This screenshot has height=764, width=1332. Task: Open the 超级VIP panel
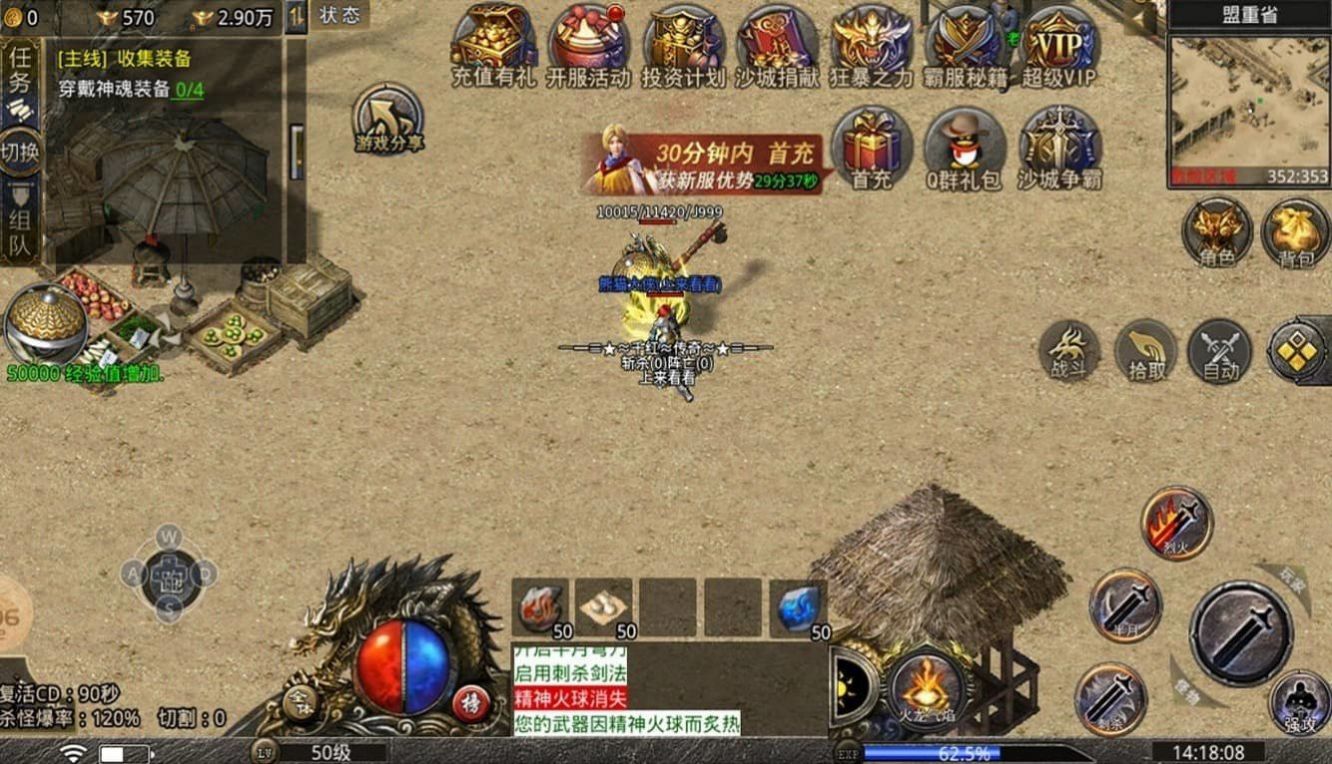(x=1057, y=42)
